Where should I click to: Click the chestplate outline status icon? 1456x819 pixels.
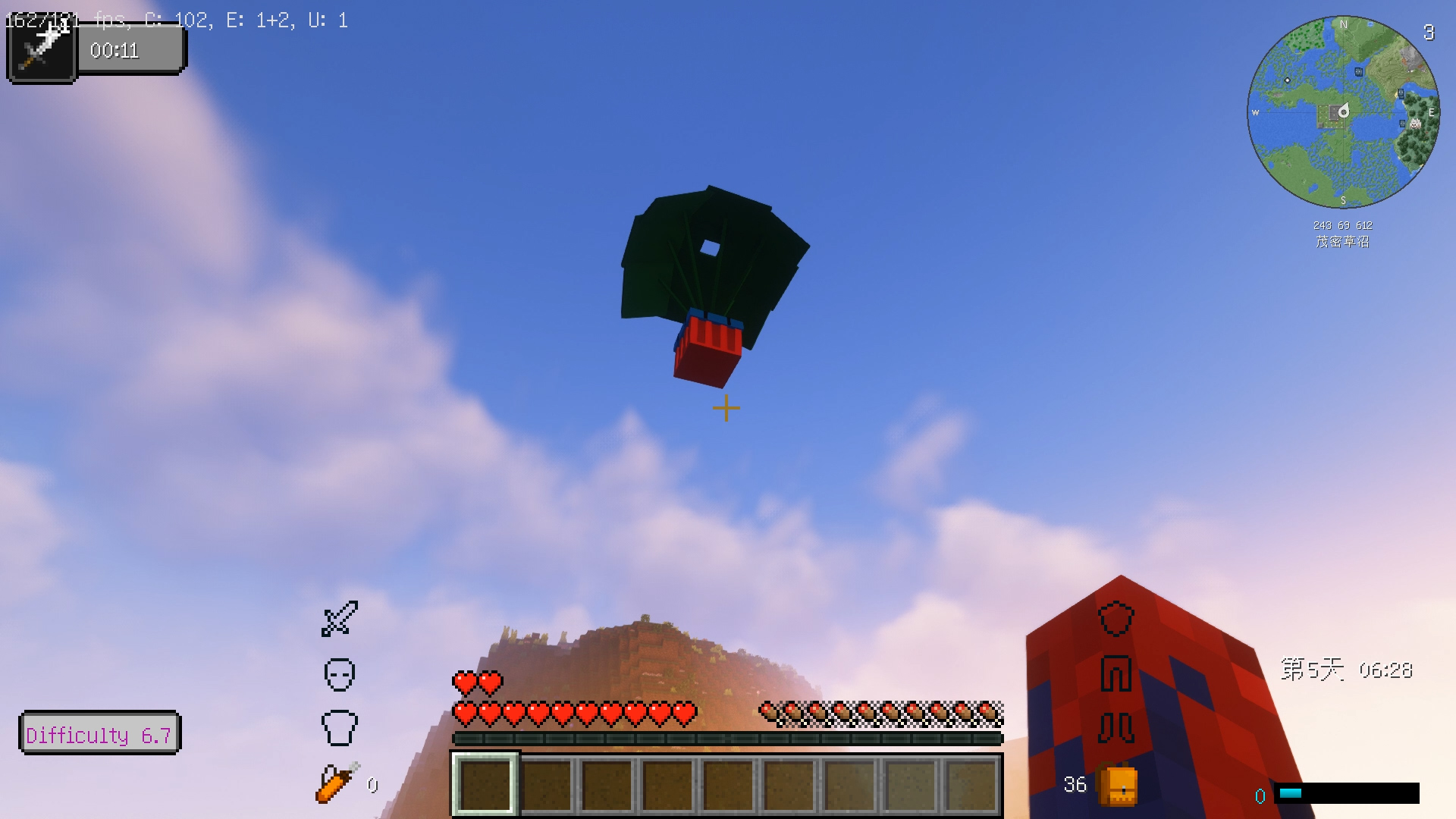coord(340,726)
